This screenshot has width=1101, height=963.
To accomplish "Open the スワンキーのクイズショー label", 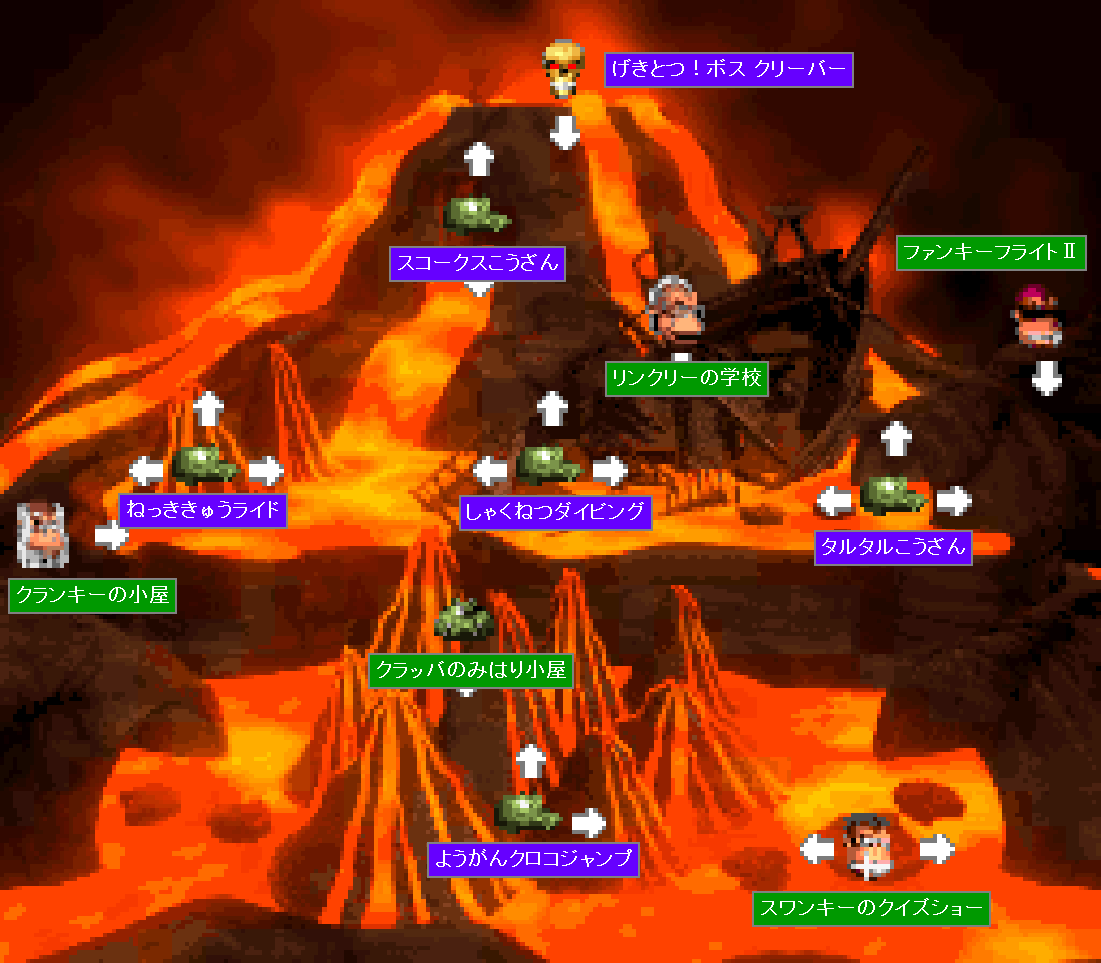I will 871,909.
